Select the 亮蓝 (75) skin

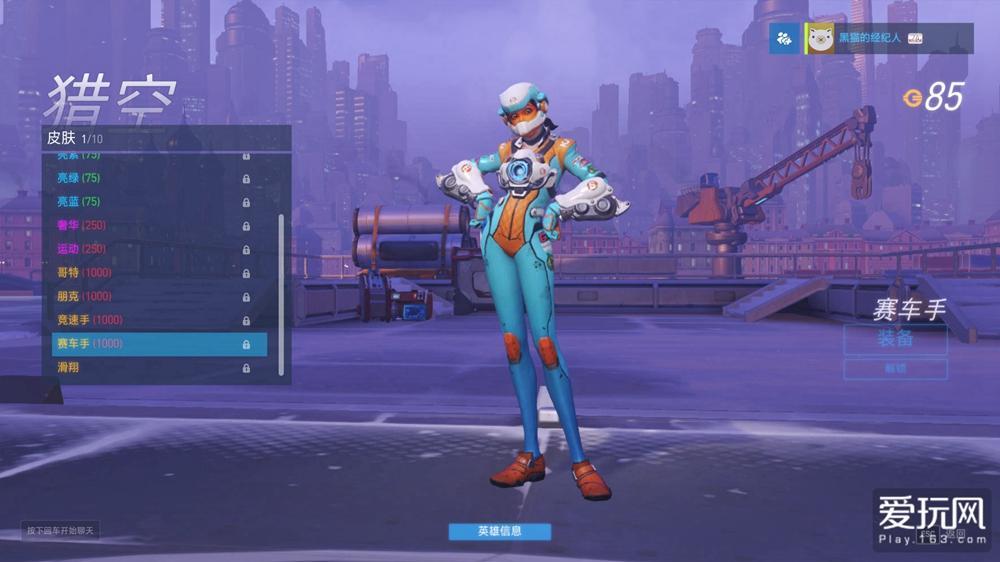[150, 202]
